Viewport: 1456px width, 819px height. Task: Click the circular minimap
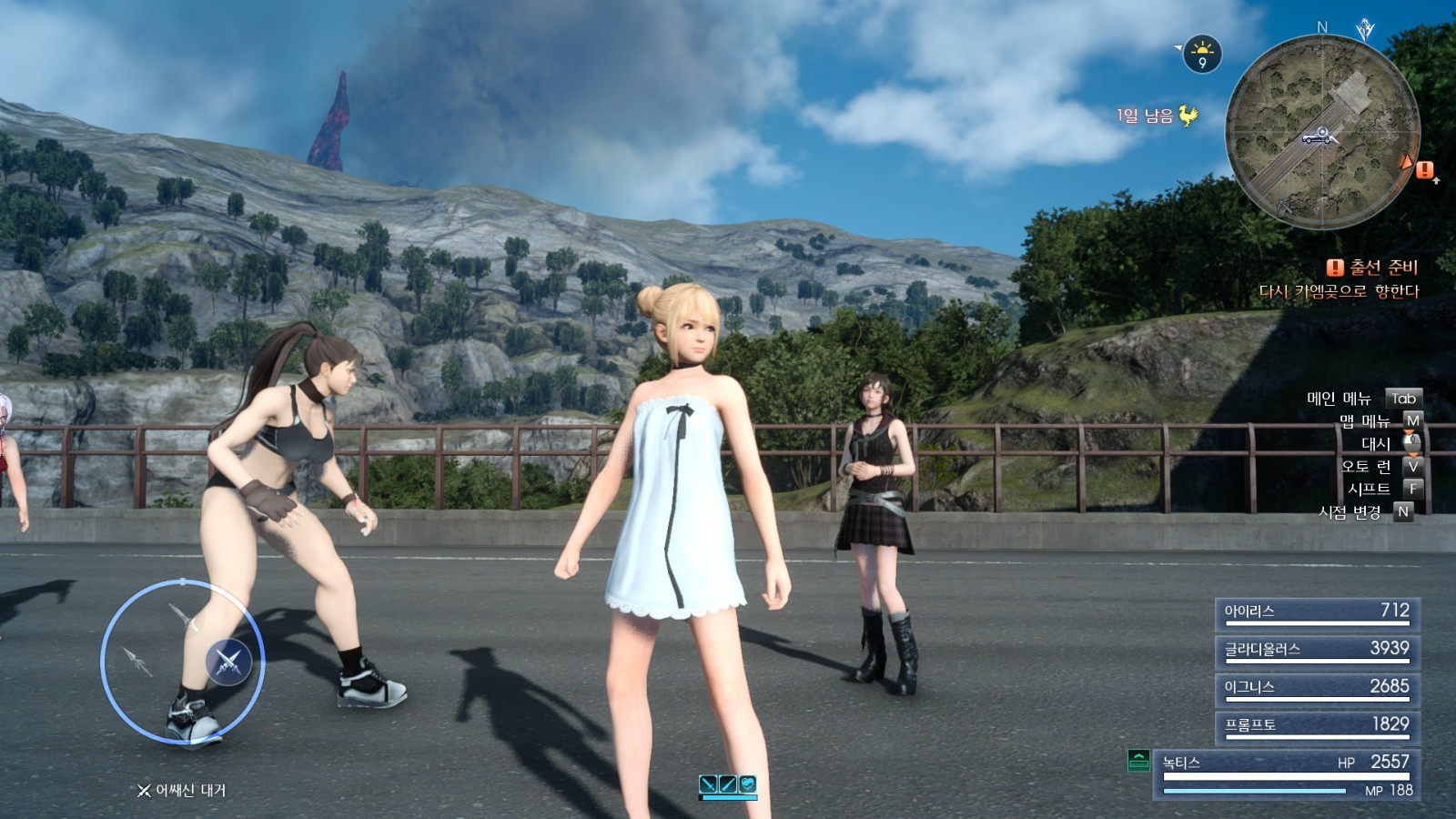click(x=1321, y=132)
